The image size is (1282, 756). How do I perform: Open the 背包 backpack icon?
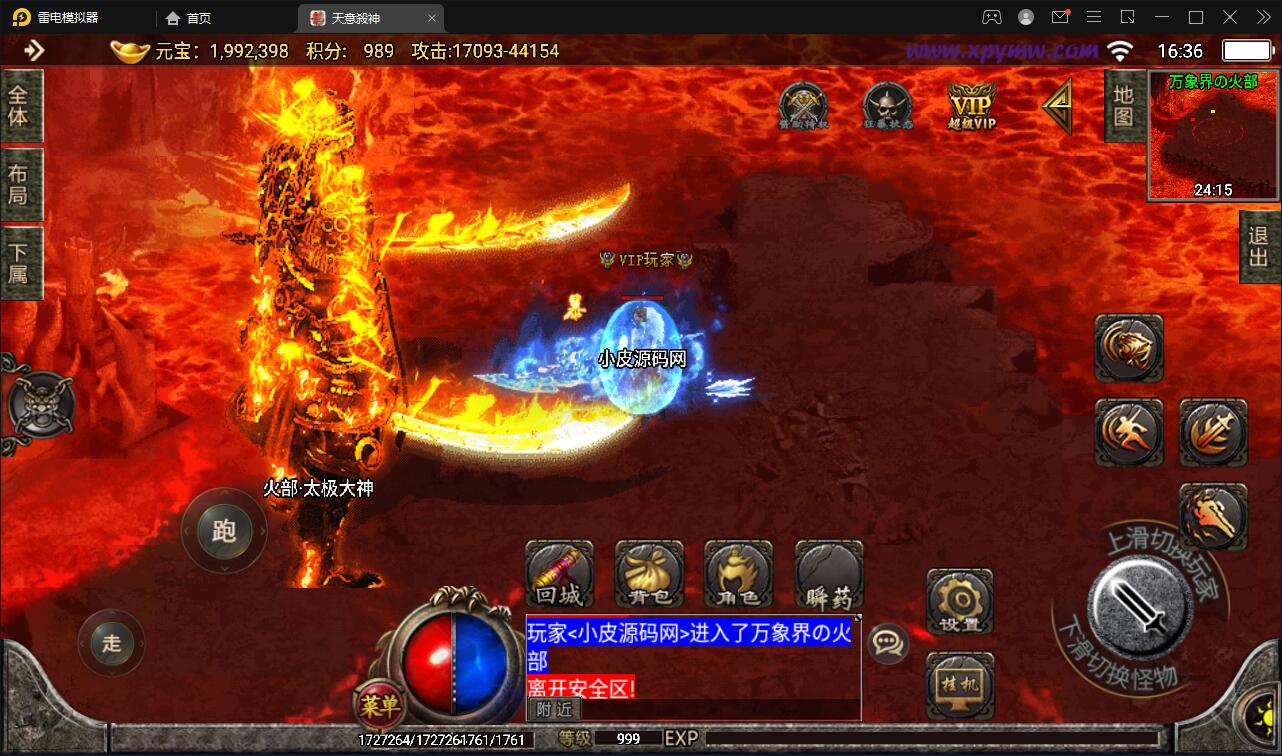click(648, 574)
